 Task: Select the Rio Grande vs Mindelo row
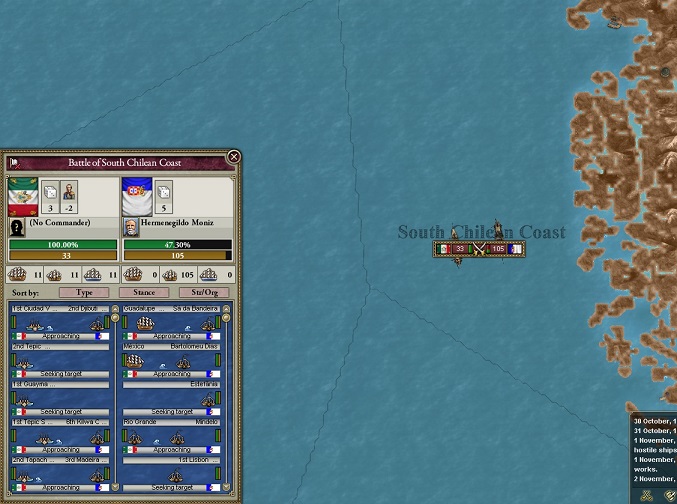(x=170, y=437)
